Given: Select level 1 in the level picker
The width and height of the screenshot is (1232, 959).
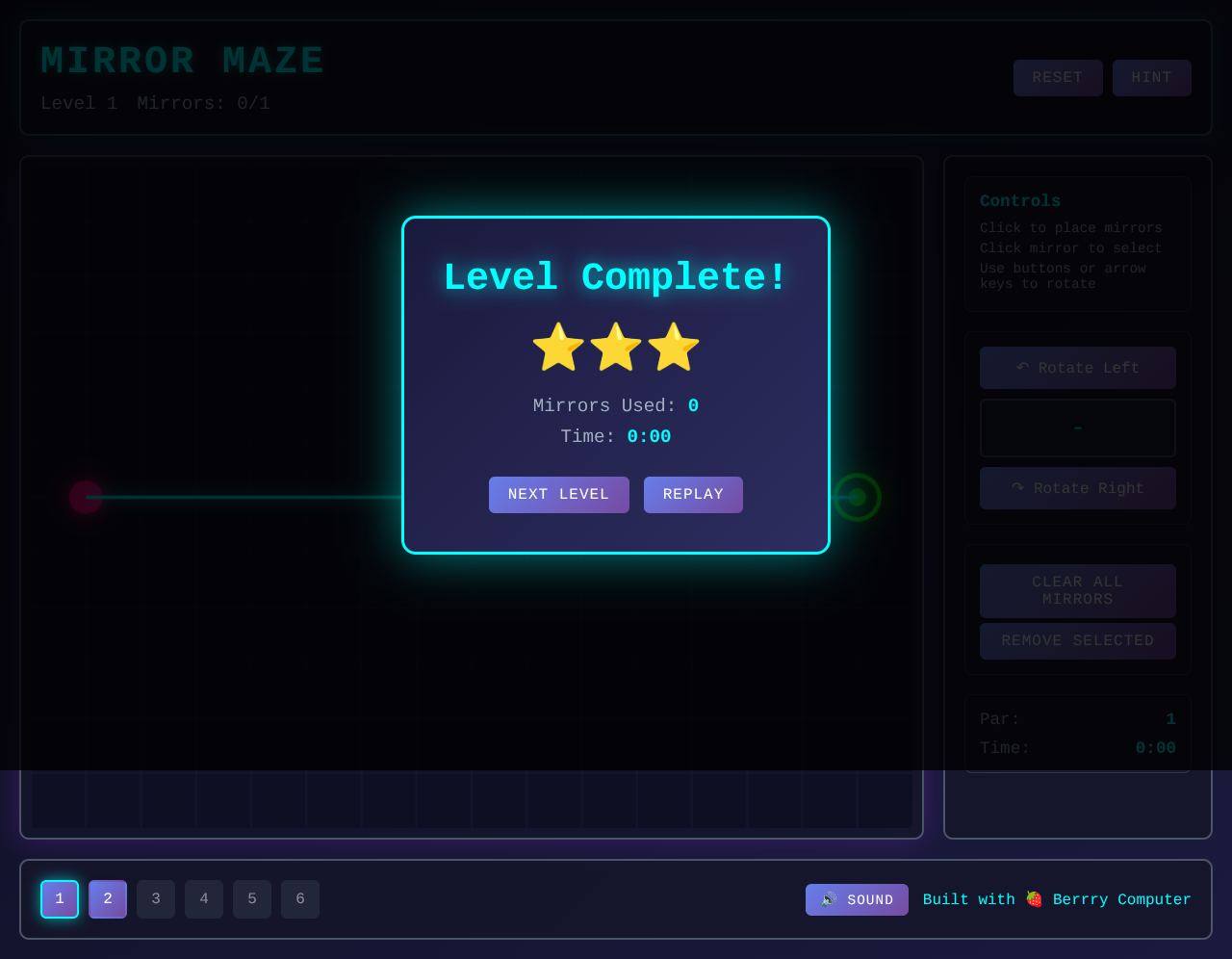Looking at the screenshot, I should [x=59, y=898].
